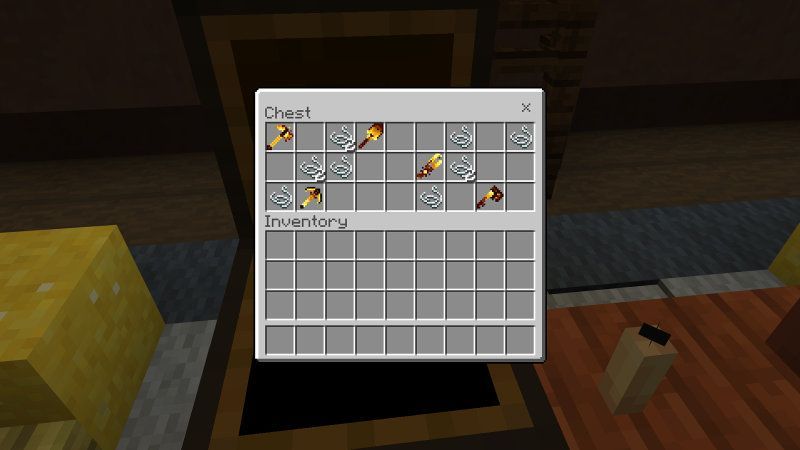Screen dimensions: 800x450
Task: Grab the golden pickaxe in the chest
Action: (x=310, y=197)
